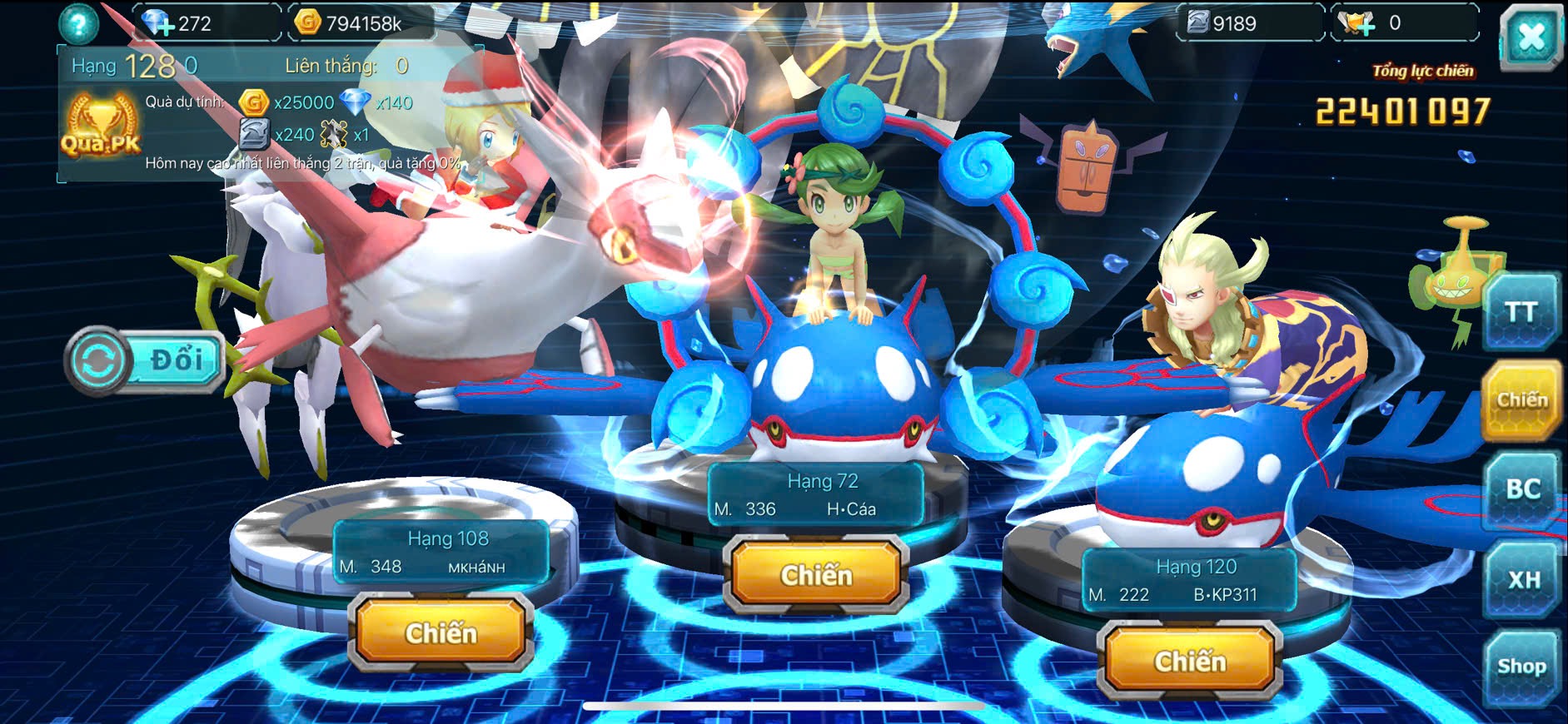1568x724 pixels.
Task: Close the arena screen with the X button
Action: [1531, 37]
